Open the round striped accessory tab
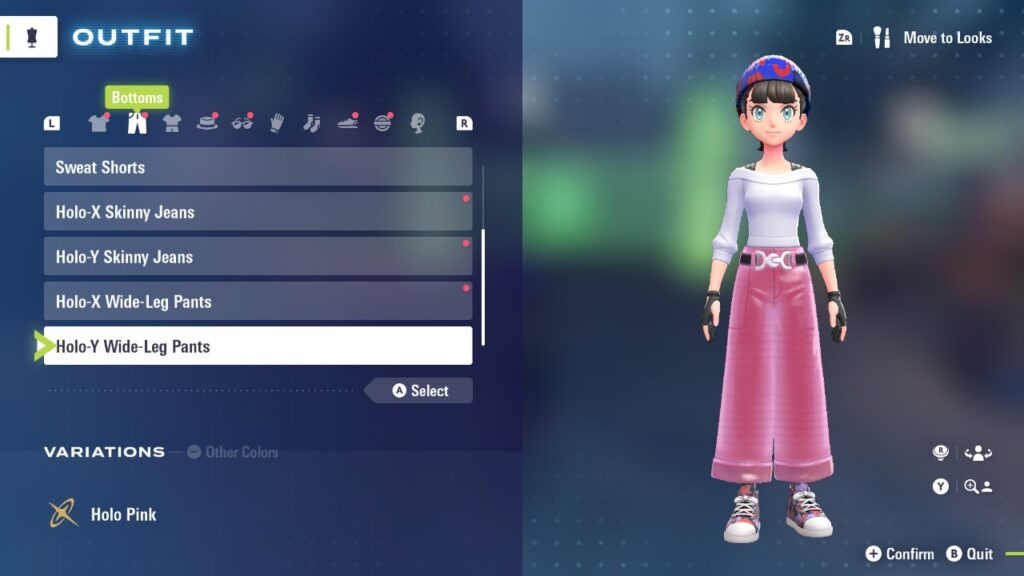 coord(383,123)
